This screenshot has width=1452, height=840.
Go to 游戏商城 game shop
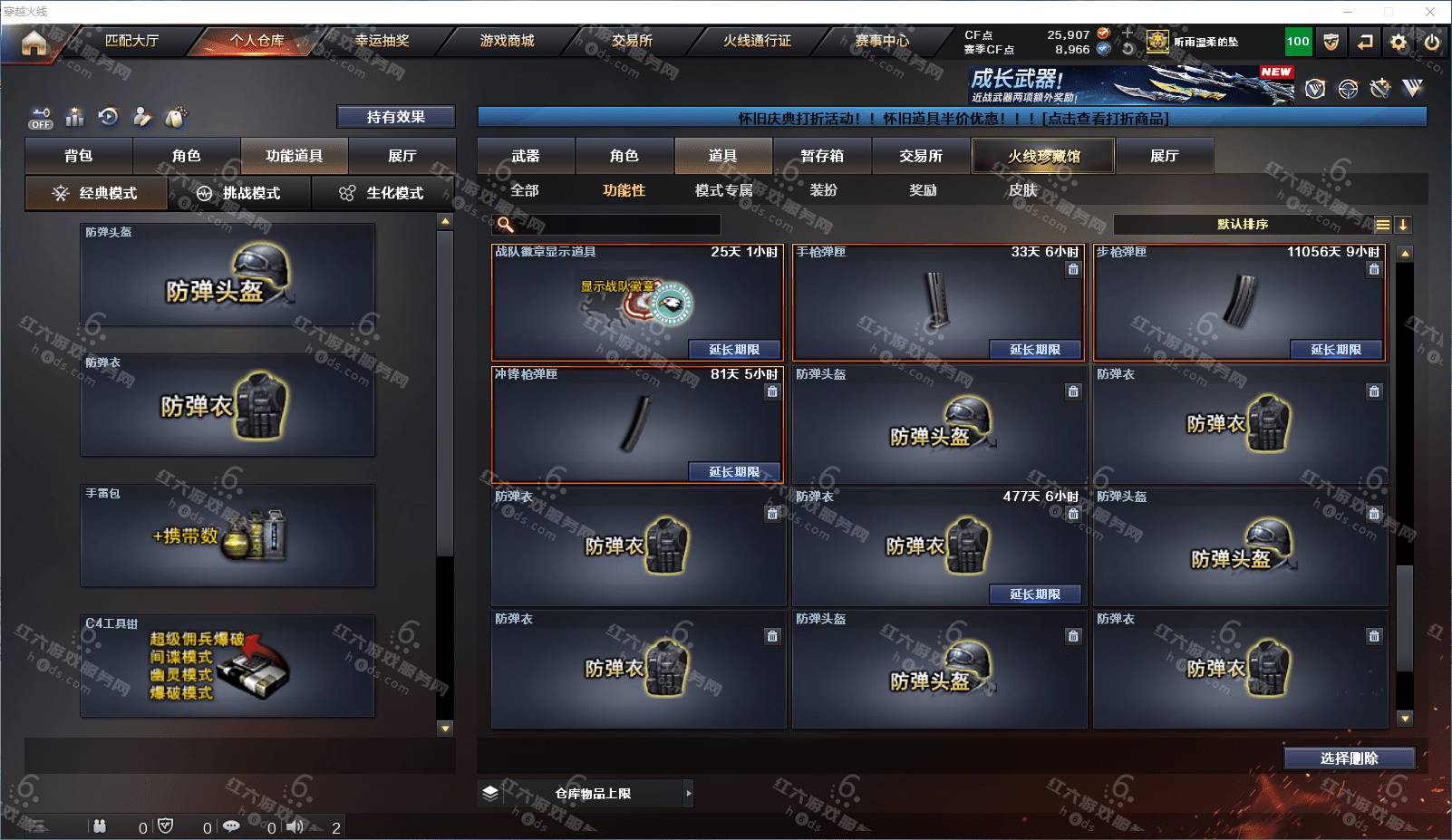pyautogui.click(x=507, y=41)
